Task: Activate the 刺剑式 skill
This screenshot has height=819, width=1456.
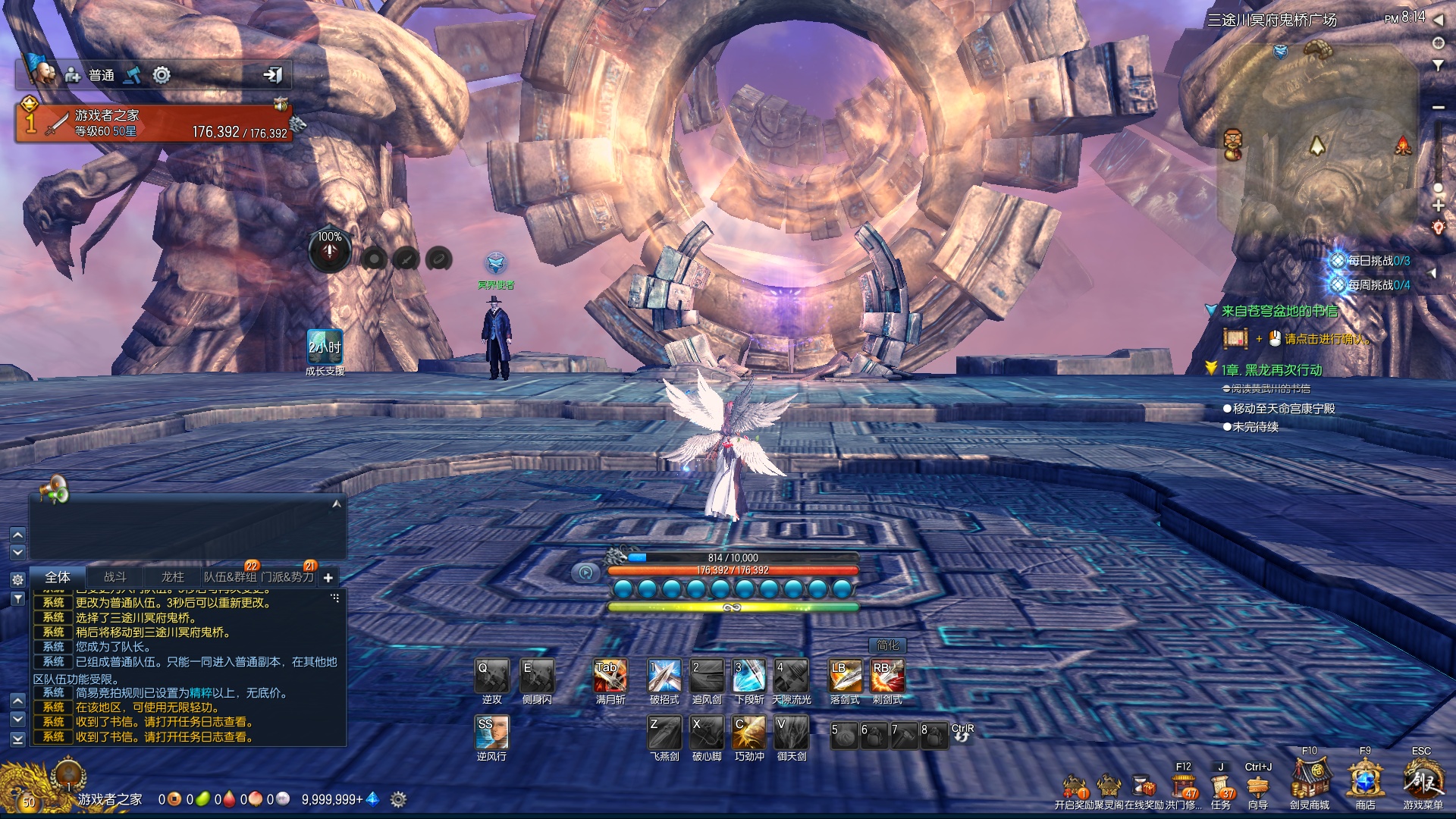Action: coord(887,675)
